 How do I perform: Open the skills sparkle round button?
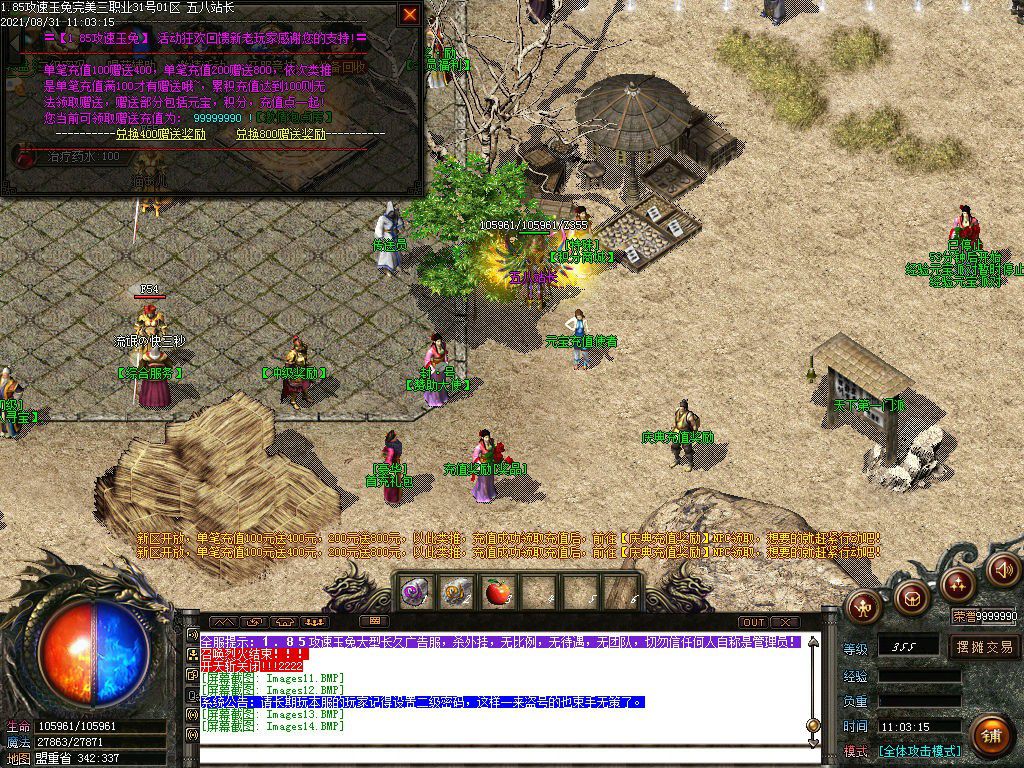click(x=958, y=584)
